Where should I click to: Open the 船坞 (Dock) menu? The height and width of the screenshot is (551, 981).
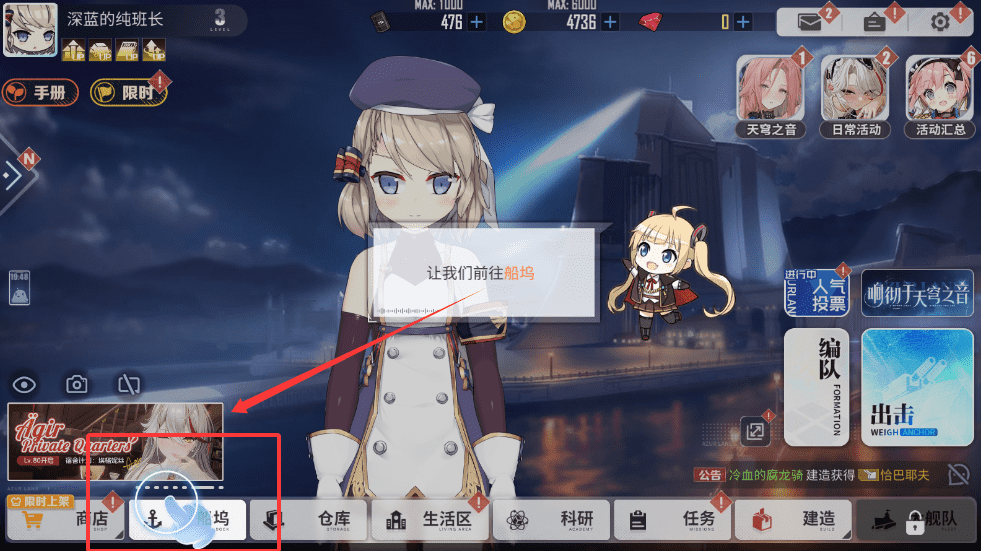coord(189,520)
